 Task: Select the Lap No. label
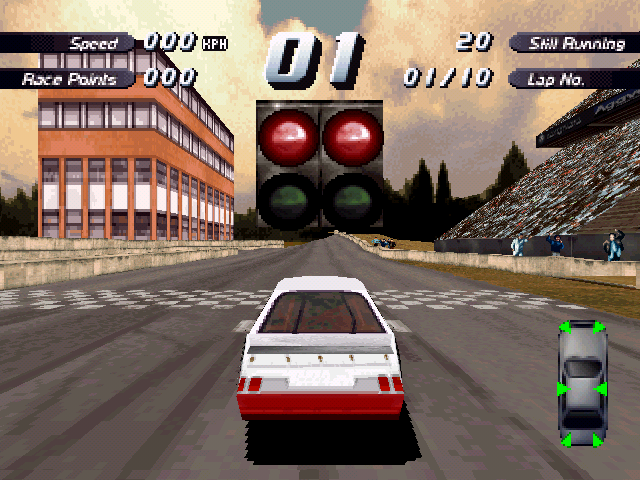click(x=571, y=78)
